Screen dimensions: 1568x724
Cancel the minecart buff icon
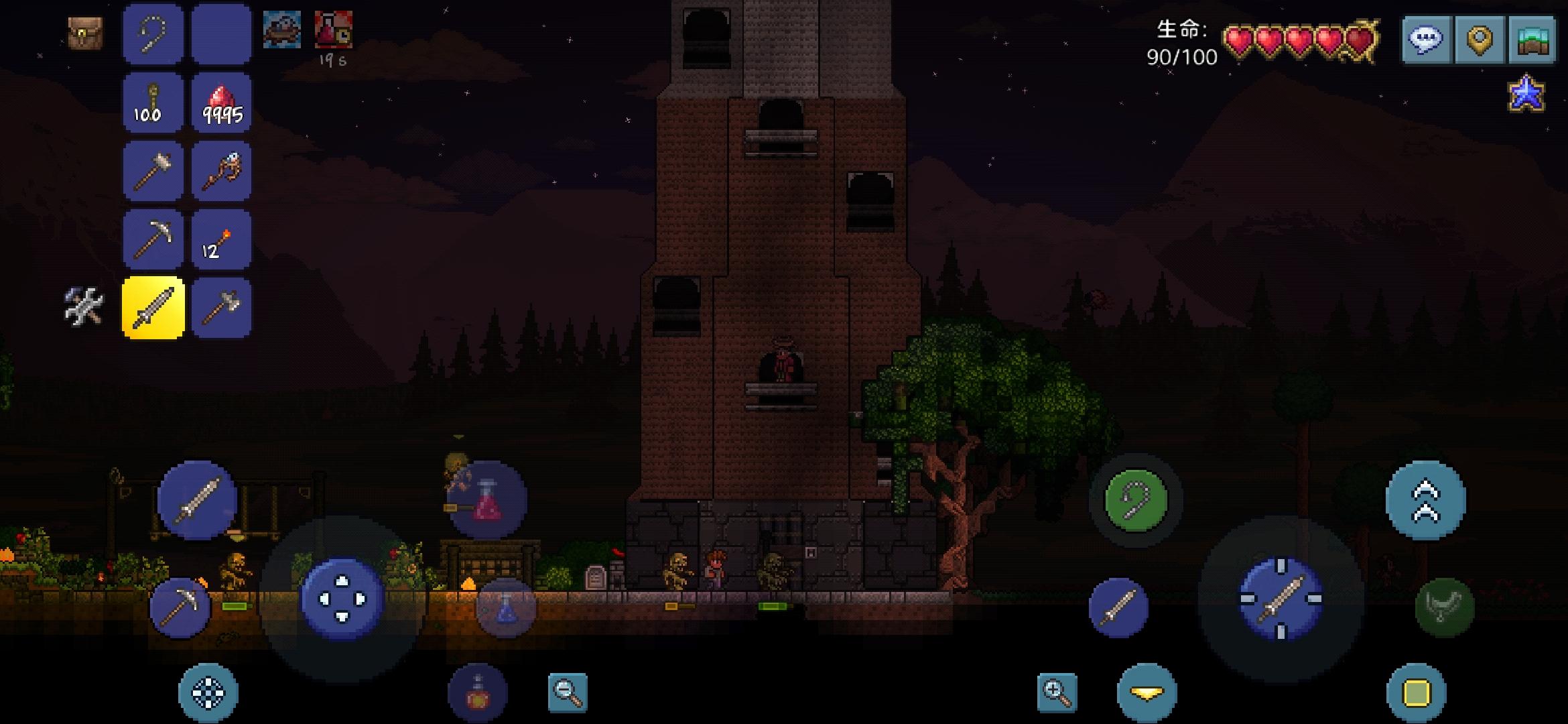[281, 30]
